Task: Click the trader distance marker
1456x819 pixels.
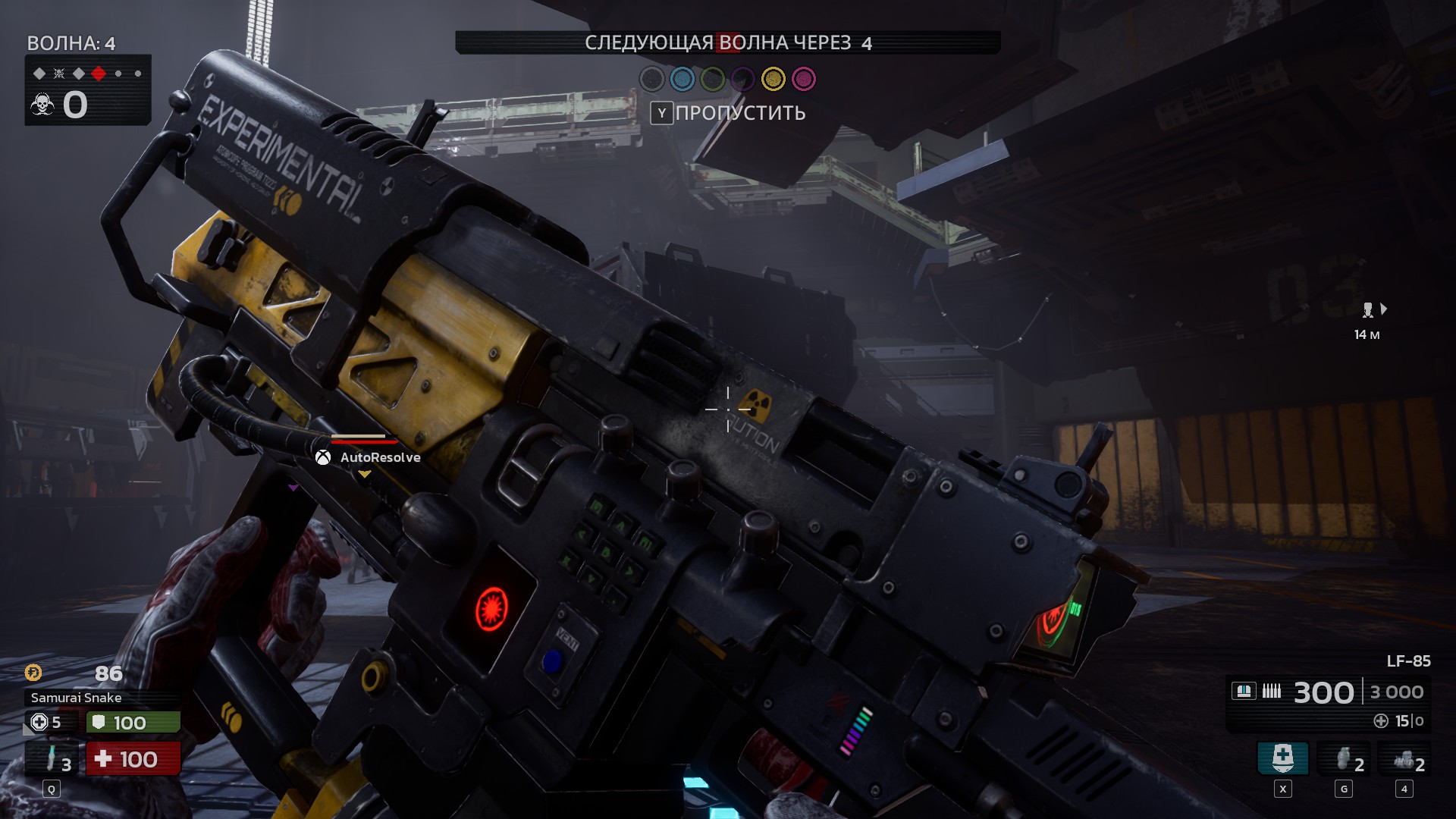Action: [x=1368, y=320]
